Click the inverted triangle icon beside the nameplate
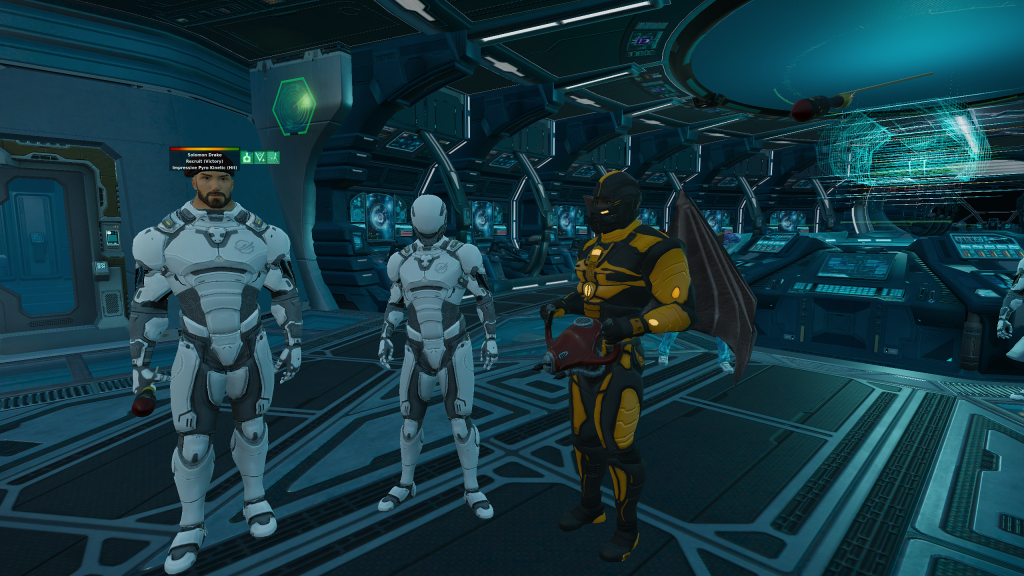 pos(260,157)
